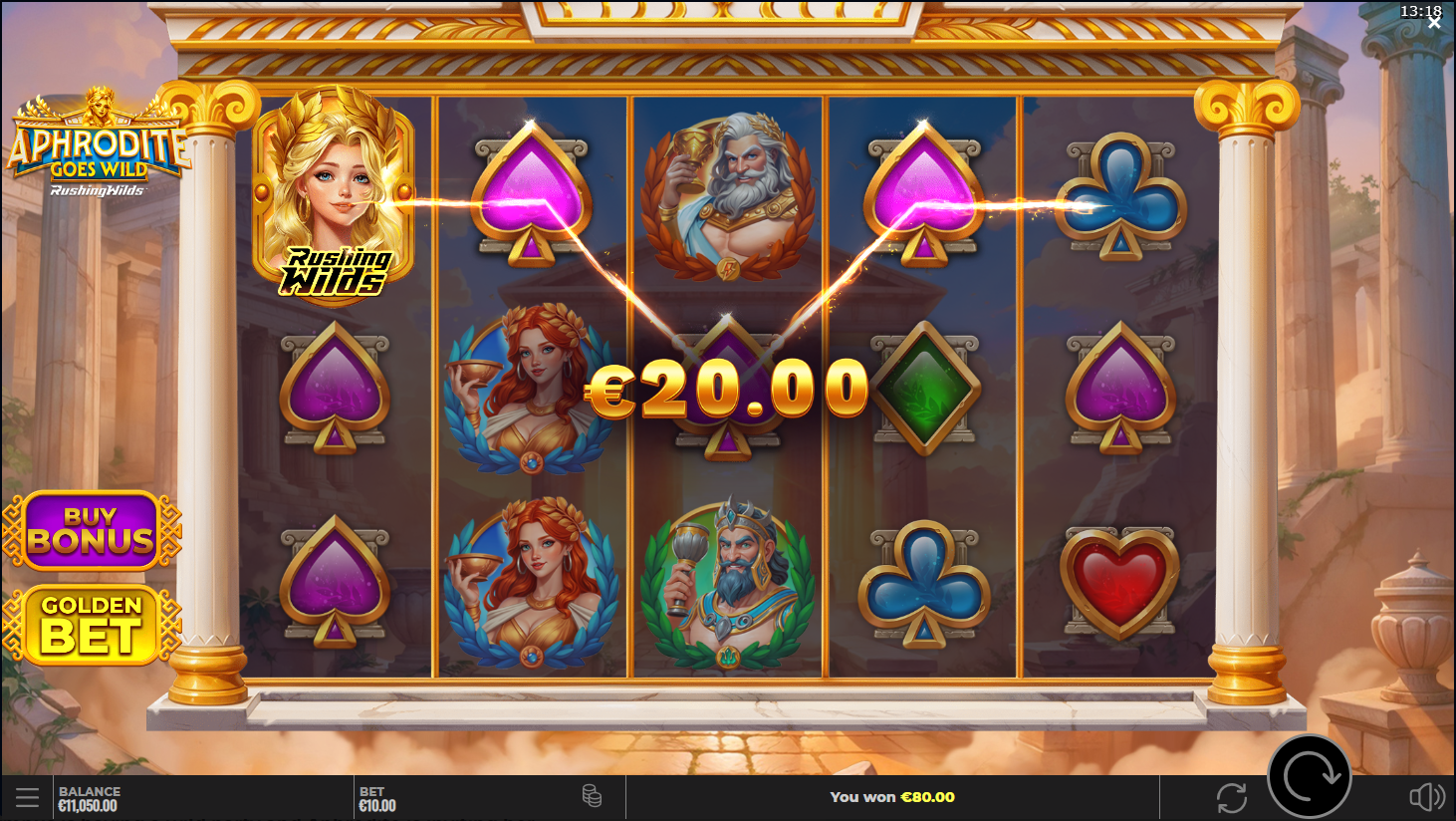Activate the Golden Bet option
Viewport: 1456px width, 821px height.
pos(92,625)
